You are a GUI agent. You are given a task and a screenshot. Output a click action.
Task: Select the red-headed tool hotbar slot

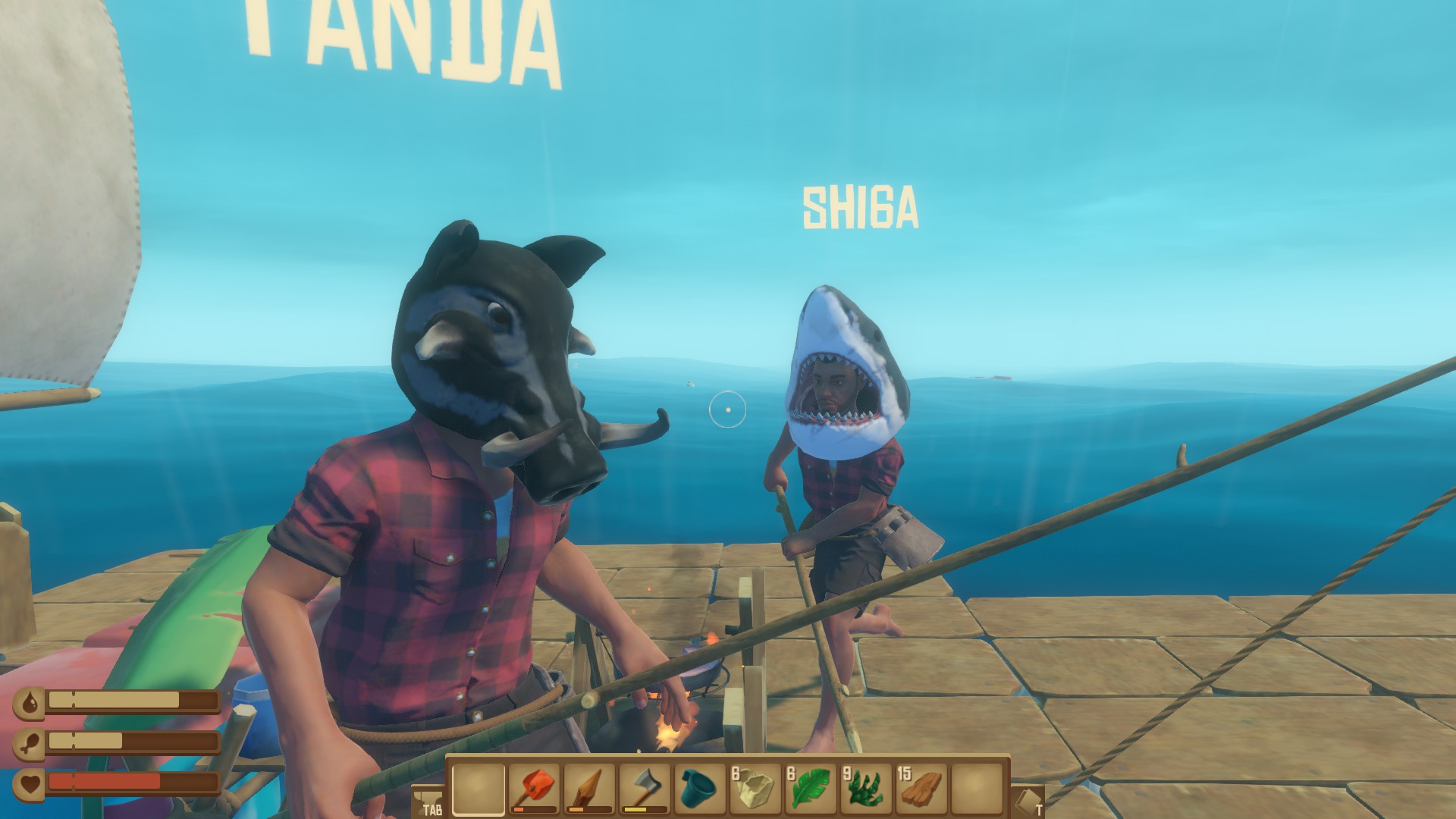[x=534, y=789]
